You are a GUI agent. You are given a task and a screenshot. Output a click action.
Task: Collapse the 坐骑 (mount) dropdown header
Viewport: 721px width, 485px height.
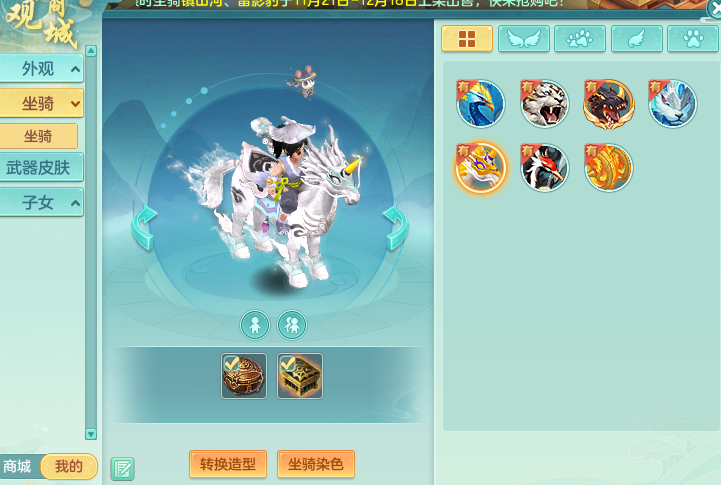pos(41,102)
